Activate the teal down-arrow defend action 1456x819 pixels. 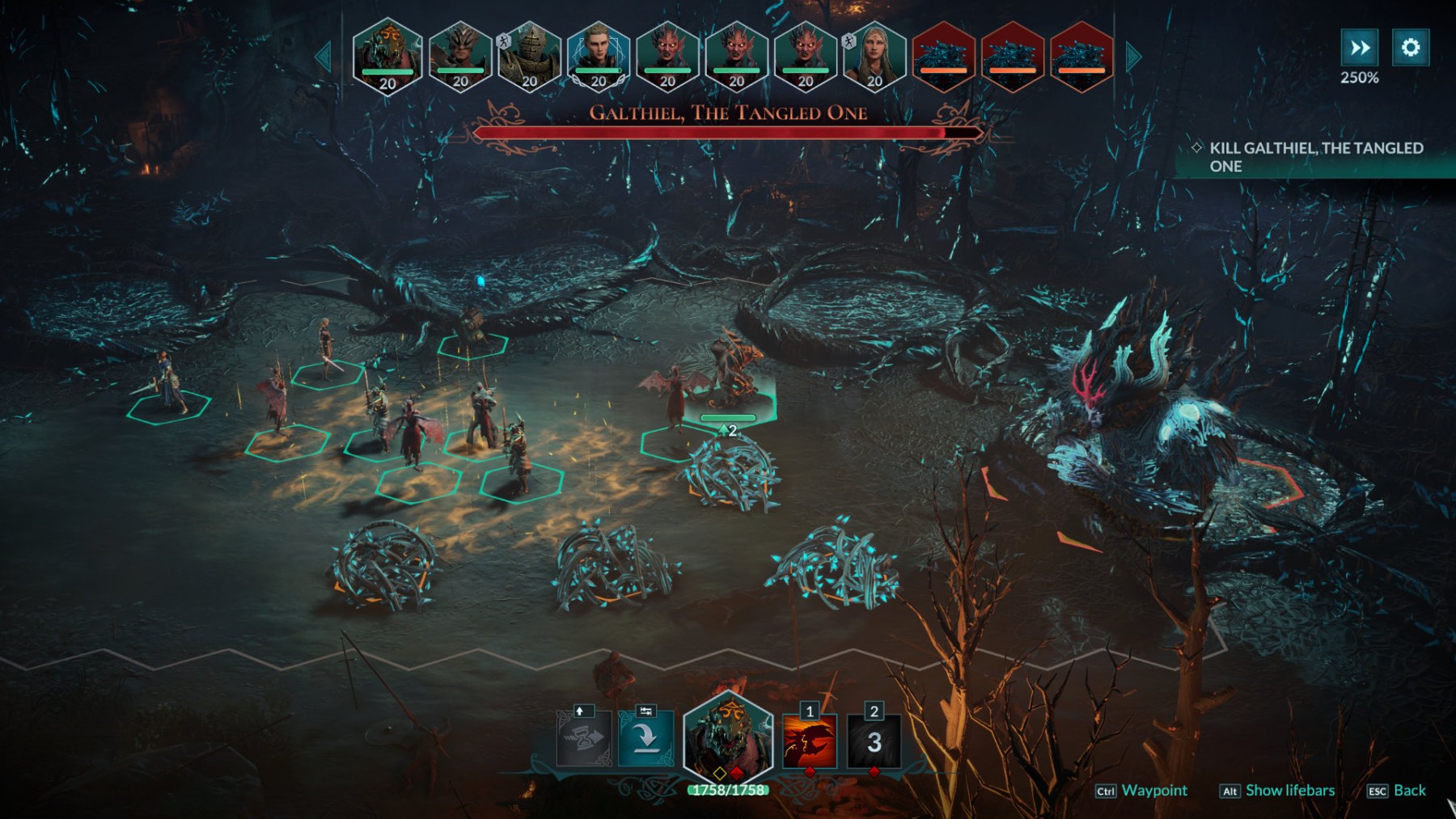645,738
